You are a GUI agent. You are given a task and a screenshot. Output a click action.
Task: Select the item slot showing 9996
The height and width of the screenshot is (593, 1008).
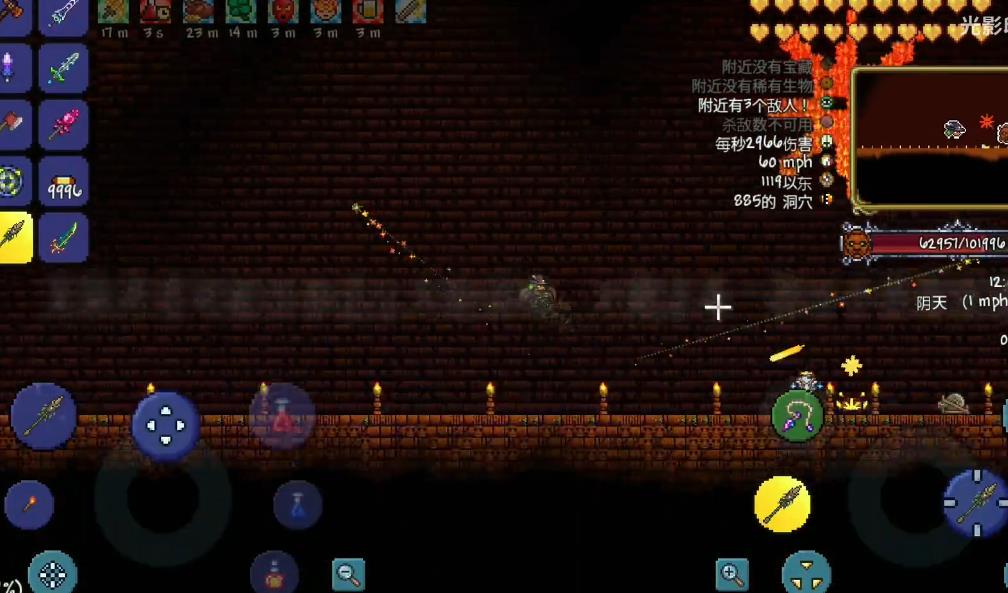tap(63, 182)
